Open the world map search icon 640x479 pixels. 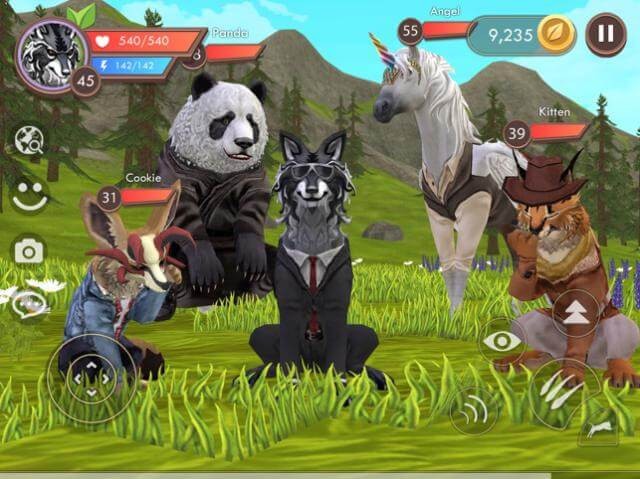click(30, 141)
